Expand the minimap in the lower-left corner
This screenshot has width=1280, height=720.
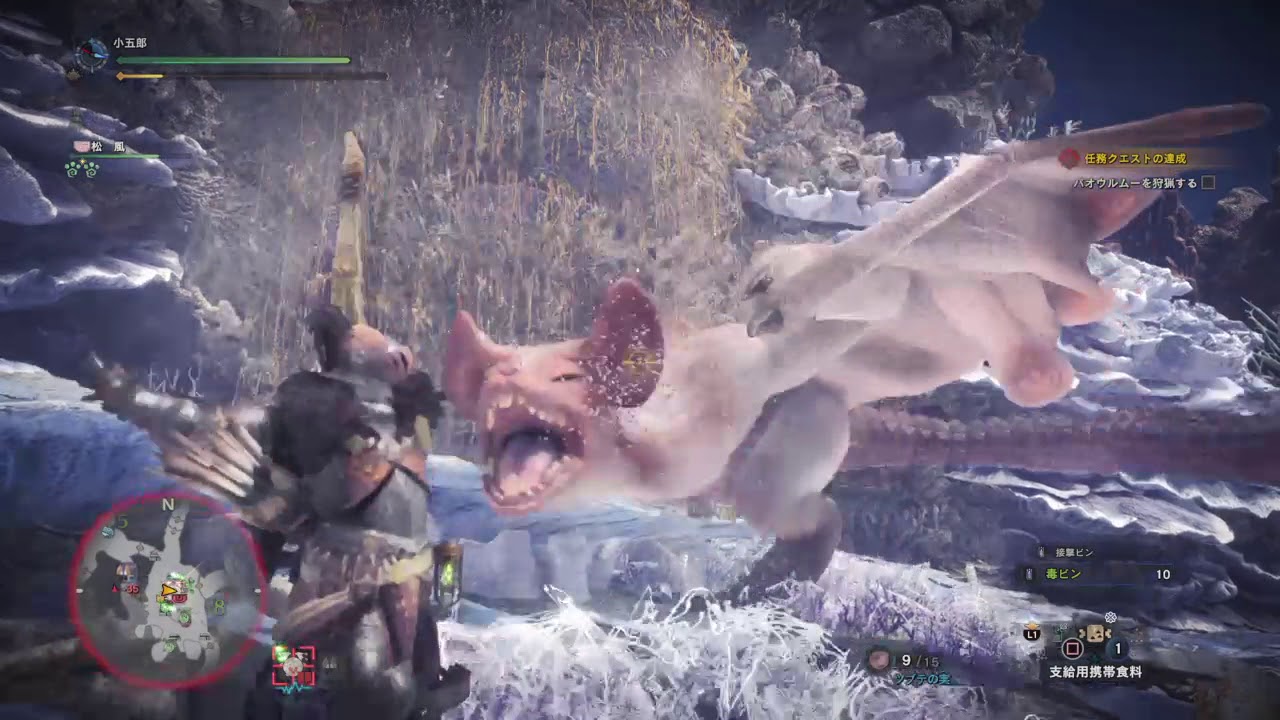(170, 590)
